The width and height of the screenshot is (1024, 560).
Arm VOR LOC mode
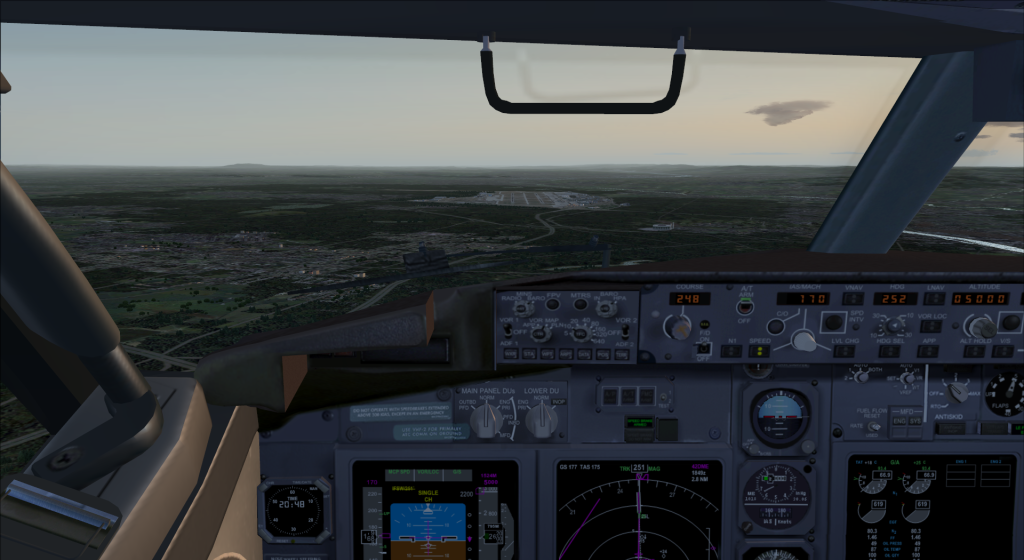click(933, 324)
